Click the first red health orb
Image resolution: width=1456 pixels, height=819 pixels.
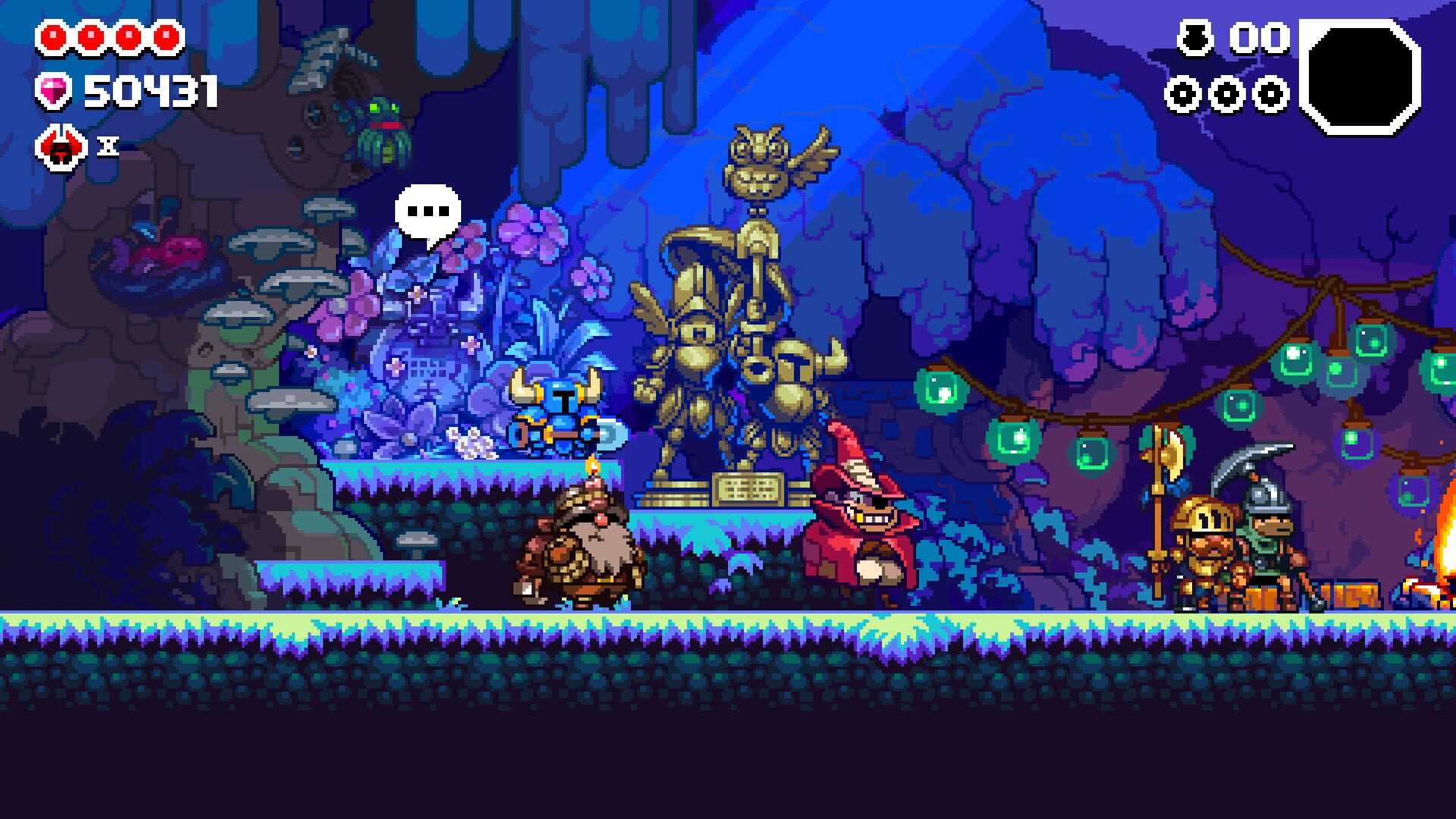(53, 34)
